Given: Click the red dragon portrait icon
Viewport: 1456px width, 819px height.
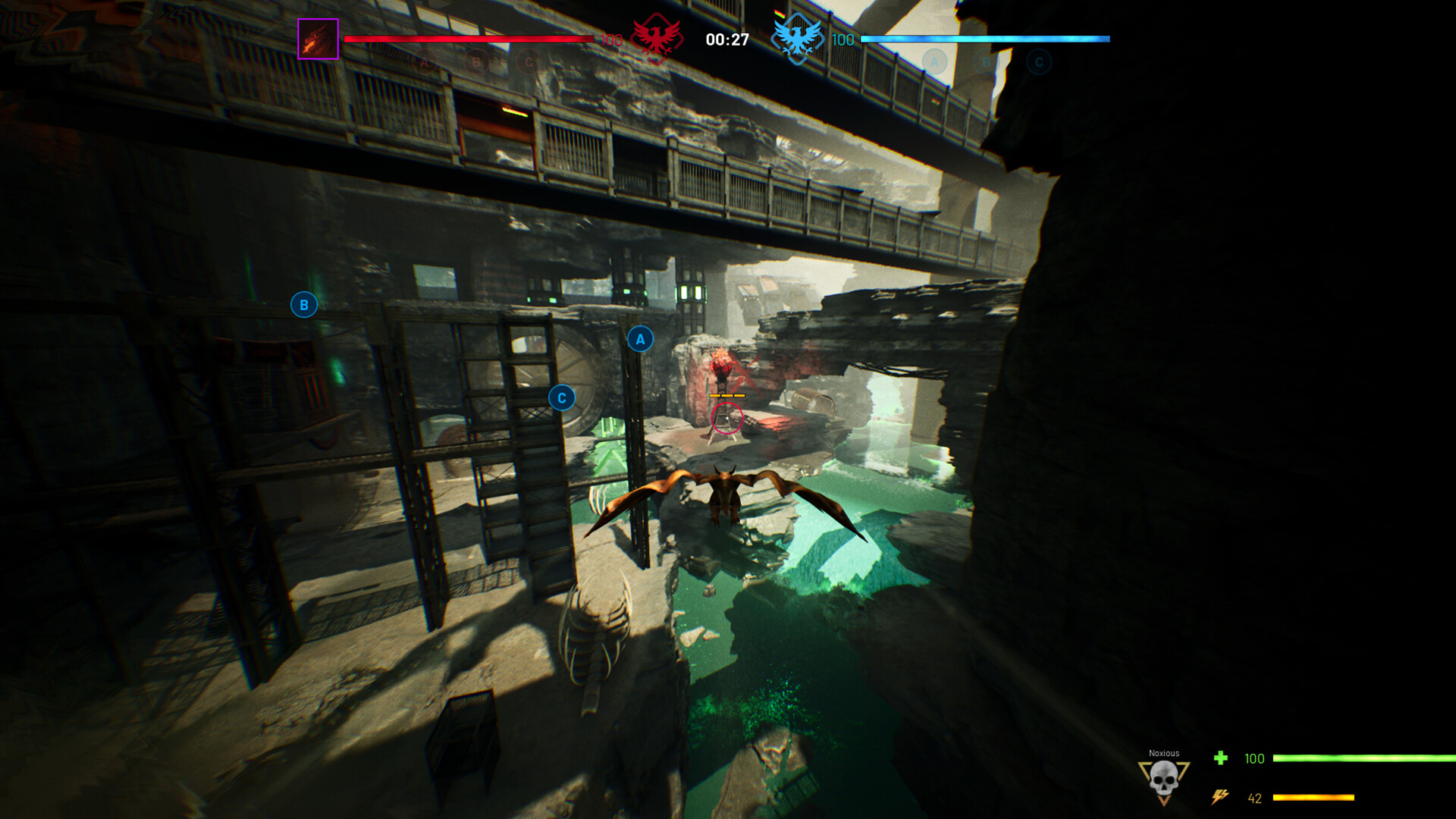Looking at the screenshot, I should [318, 39].
